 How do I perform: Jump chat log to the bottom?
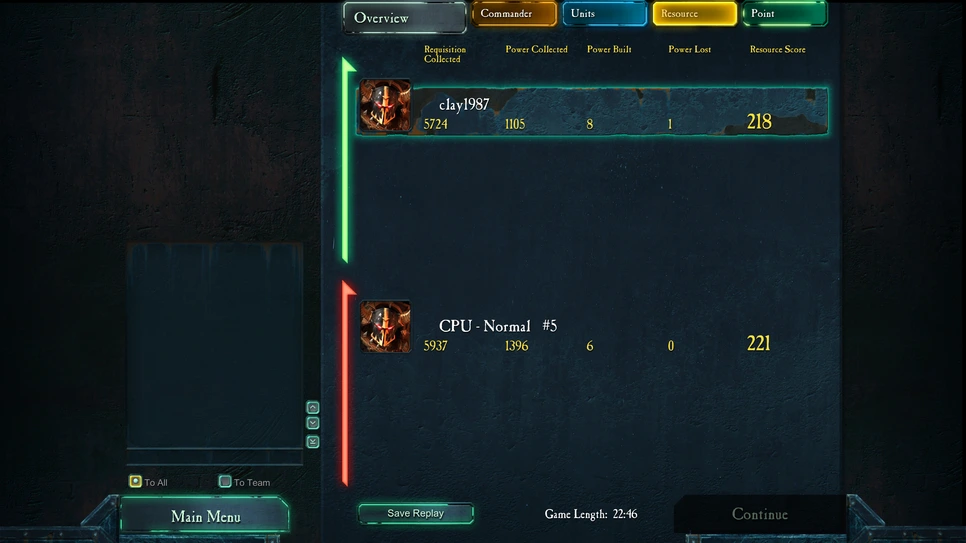point(313,441)
